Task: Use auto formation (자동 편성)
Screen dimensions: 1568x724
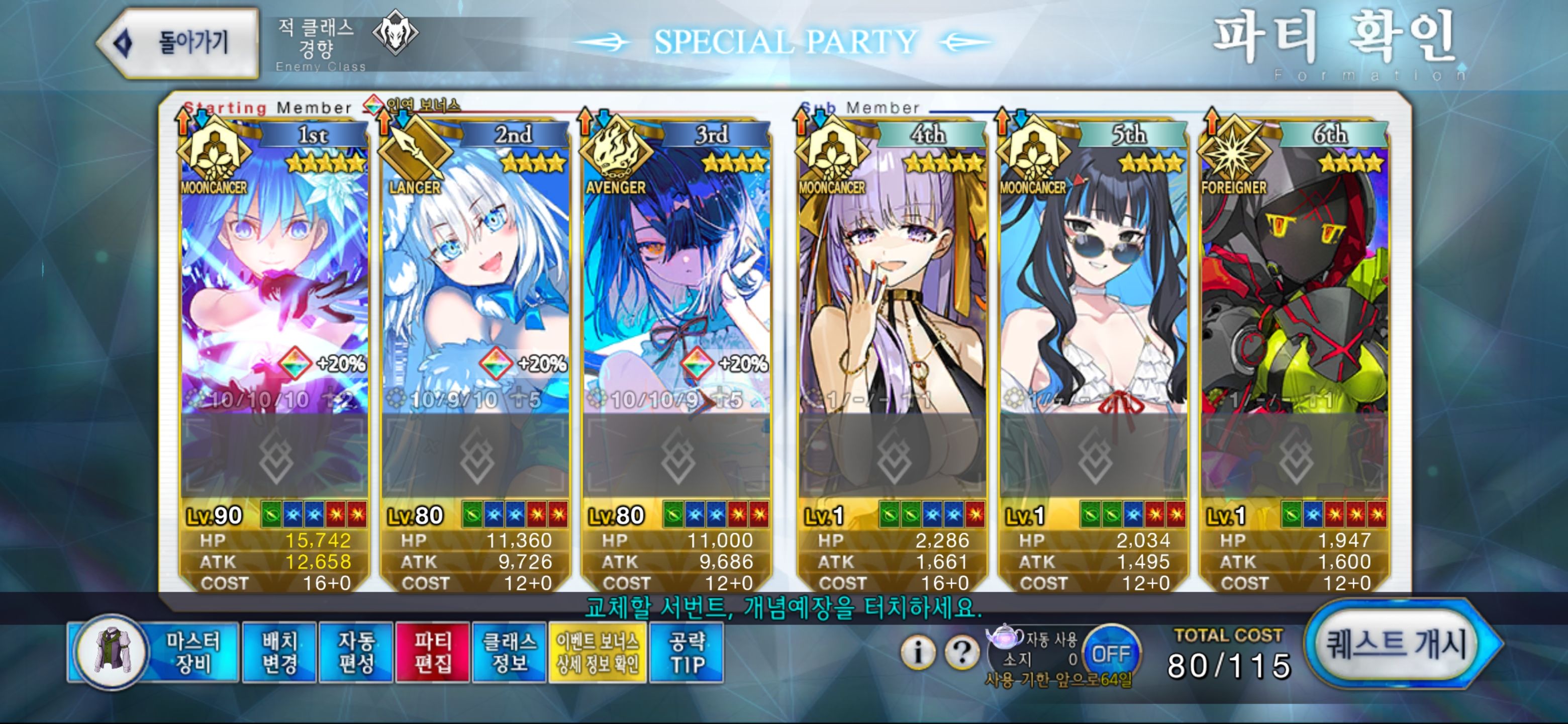Action: (356, 652)
